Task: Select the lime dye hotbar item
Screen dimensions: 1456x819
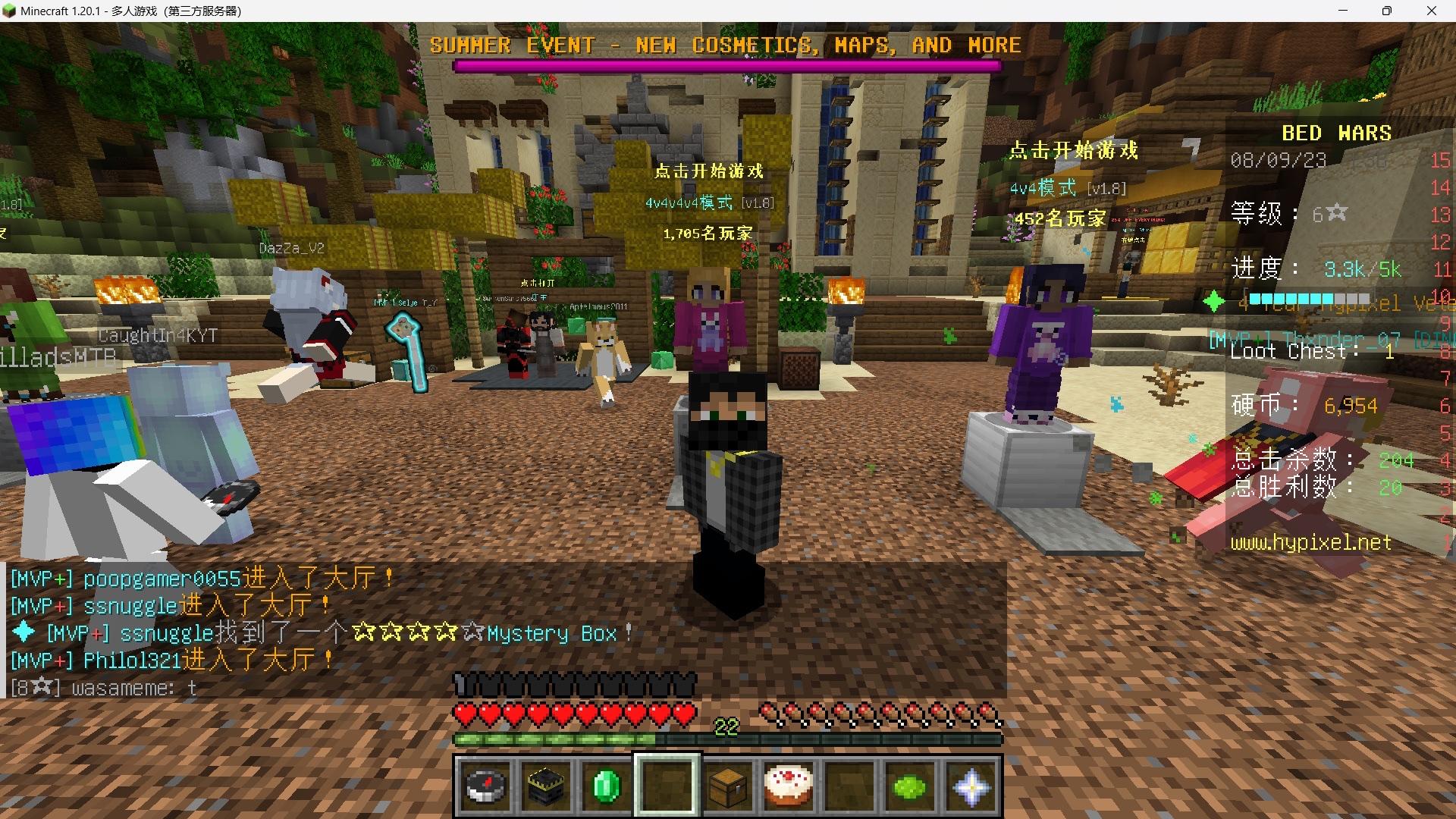Action: tap(909, 786)
